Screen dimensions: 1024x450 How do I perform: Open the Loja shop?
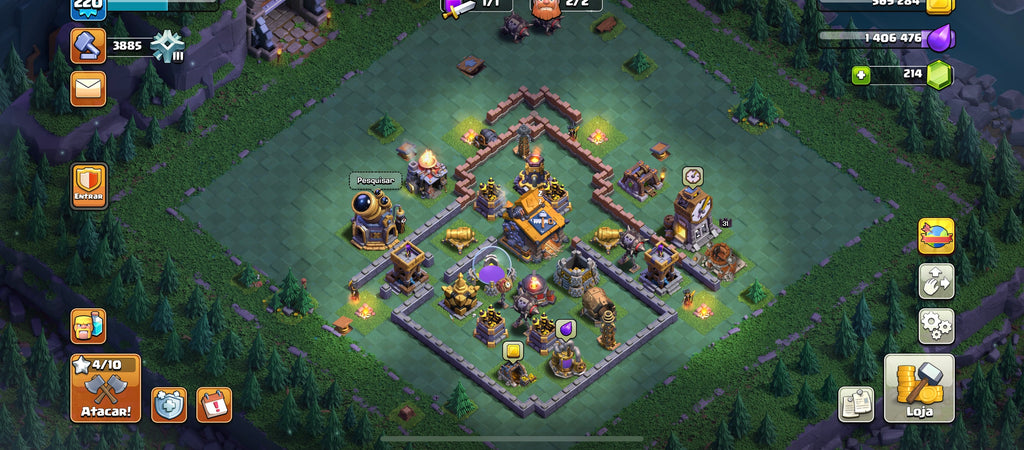click(918, 388)
